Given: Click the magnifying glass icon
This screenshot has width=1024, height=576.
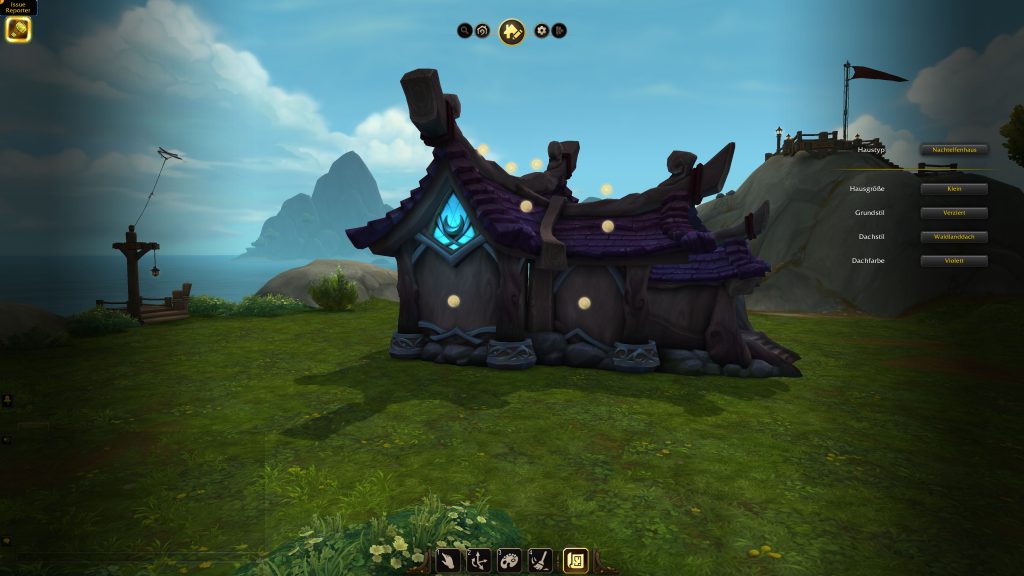Looking at the screenshot, I should tap(465, 31).
